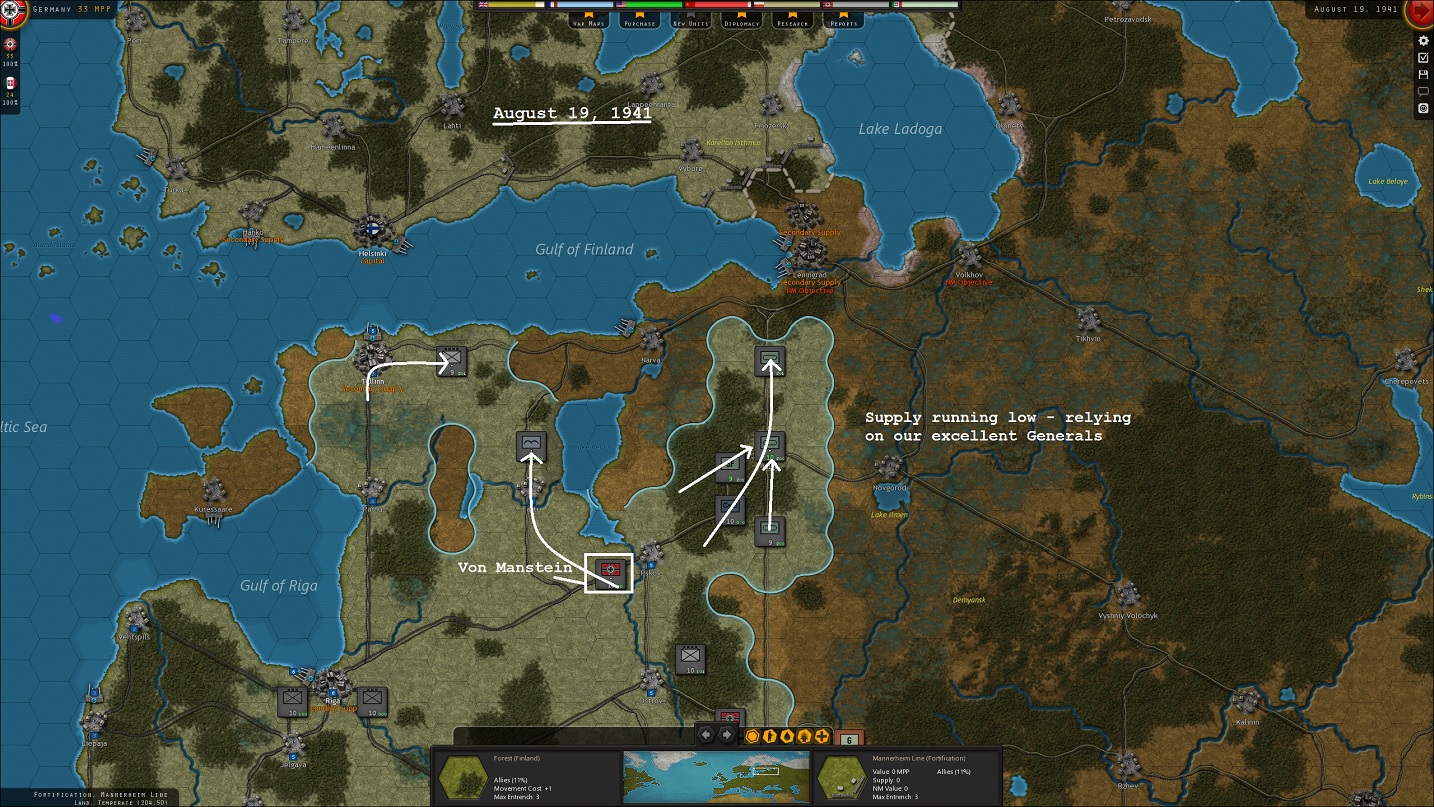This screenshot has width=1434, height=807.
Task: Select the Von Manstein HQ unit
Action: click(x=609, y=572)
